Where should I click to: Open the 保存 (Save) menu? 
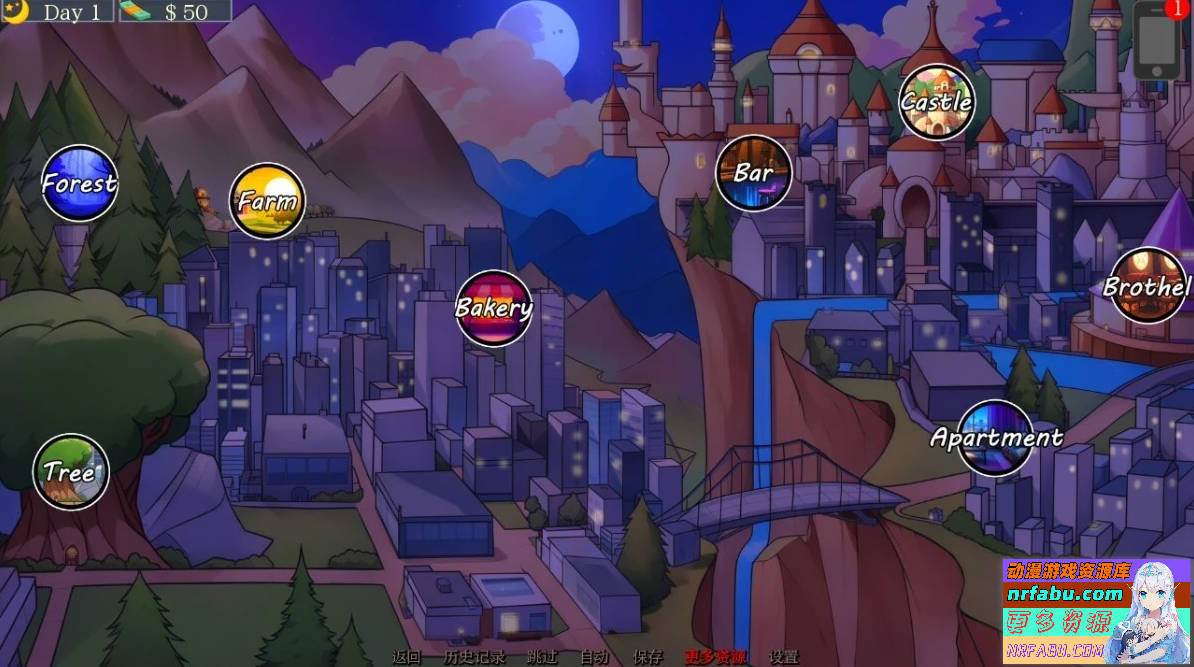648,657
